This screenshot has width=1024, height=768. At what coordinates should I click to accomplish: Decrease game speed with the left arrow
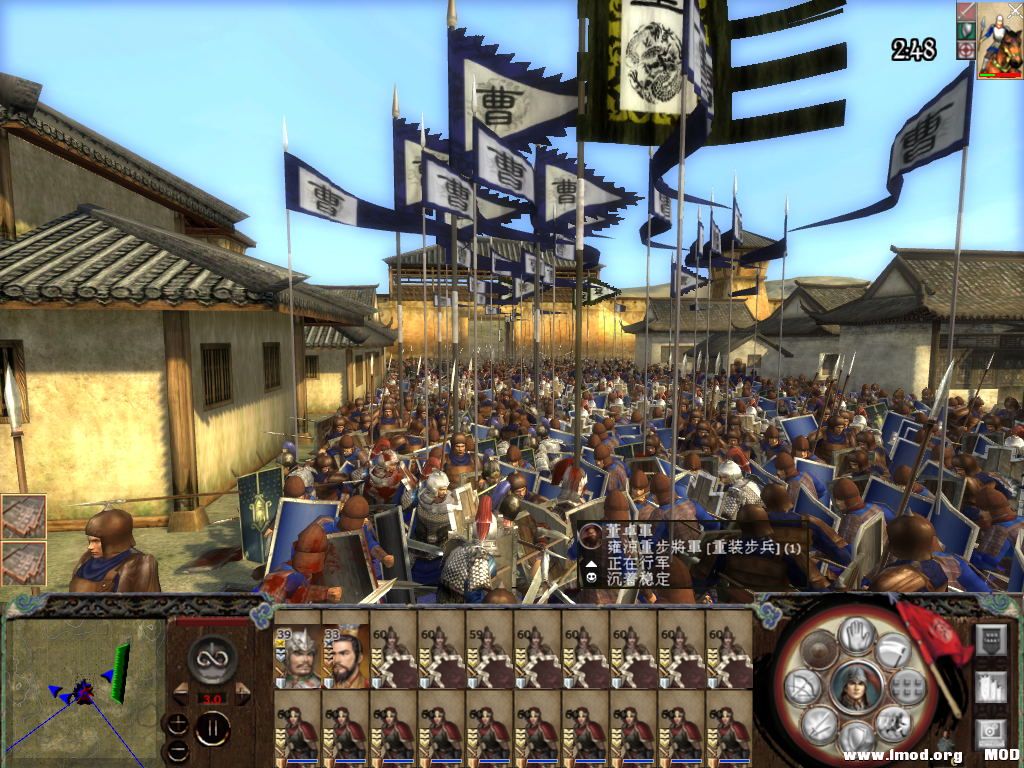coord(181,690)
